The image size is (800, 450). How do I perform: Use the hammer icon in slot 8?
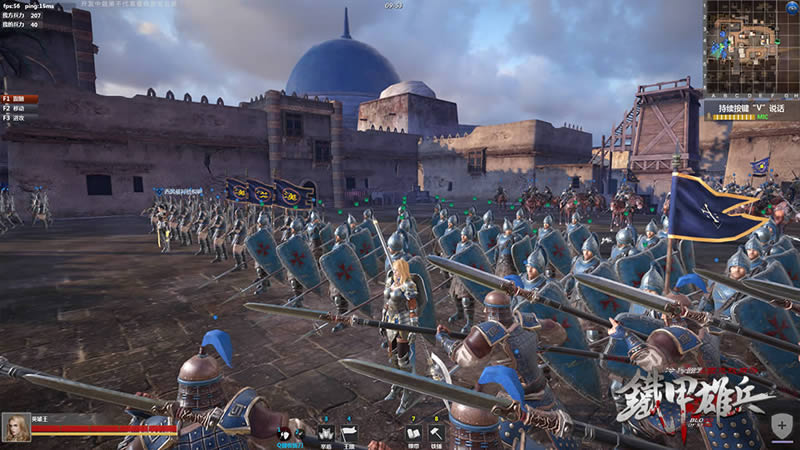[x=437, y=433]
